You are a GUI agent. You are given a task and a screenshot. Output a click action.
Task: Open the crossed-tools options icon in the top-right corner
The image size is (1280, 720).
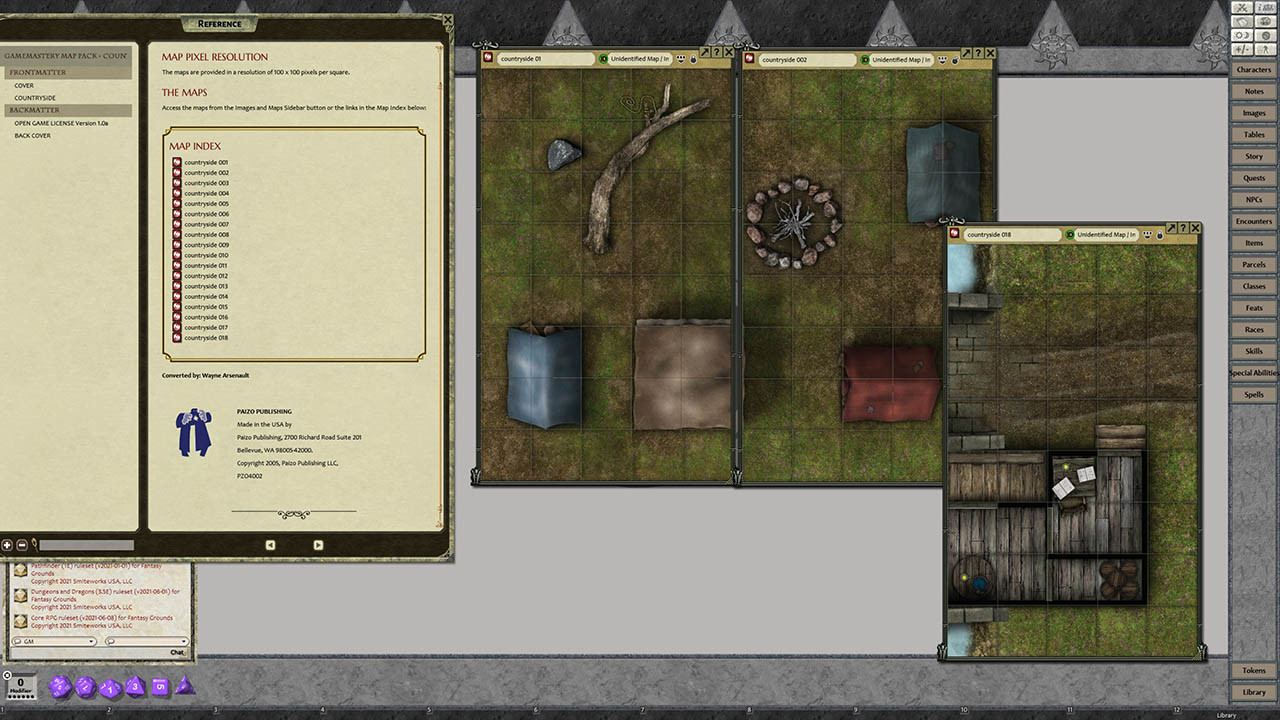pos(1242,9)
